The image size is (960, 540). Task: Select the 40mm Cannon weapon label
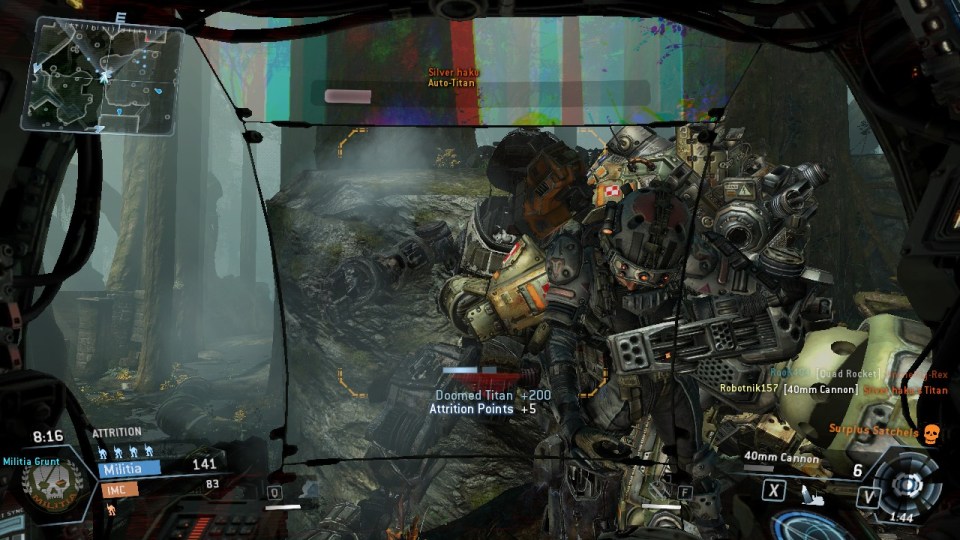pos(781,458)
